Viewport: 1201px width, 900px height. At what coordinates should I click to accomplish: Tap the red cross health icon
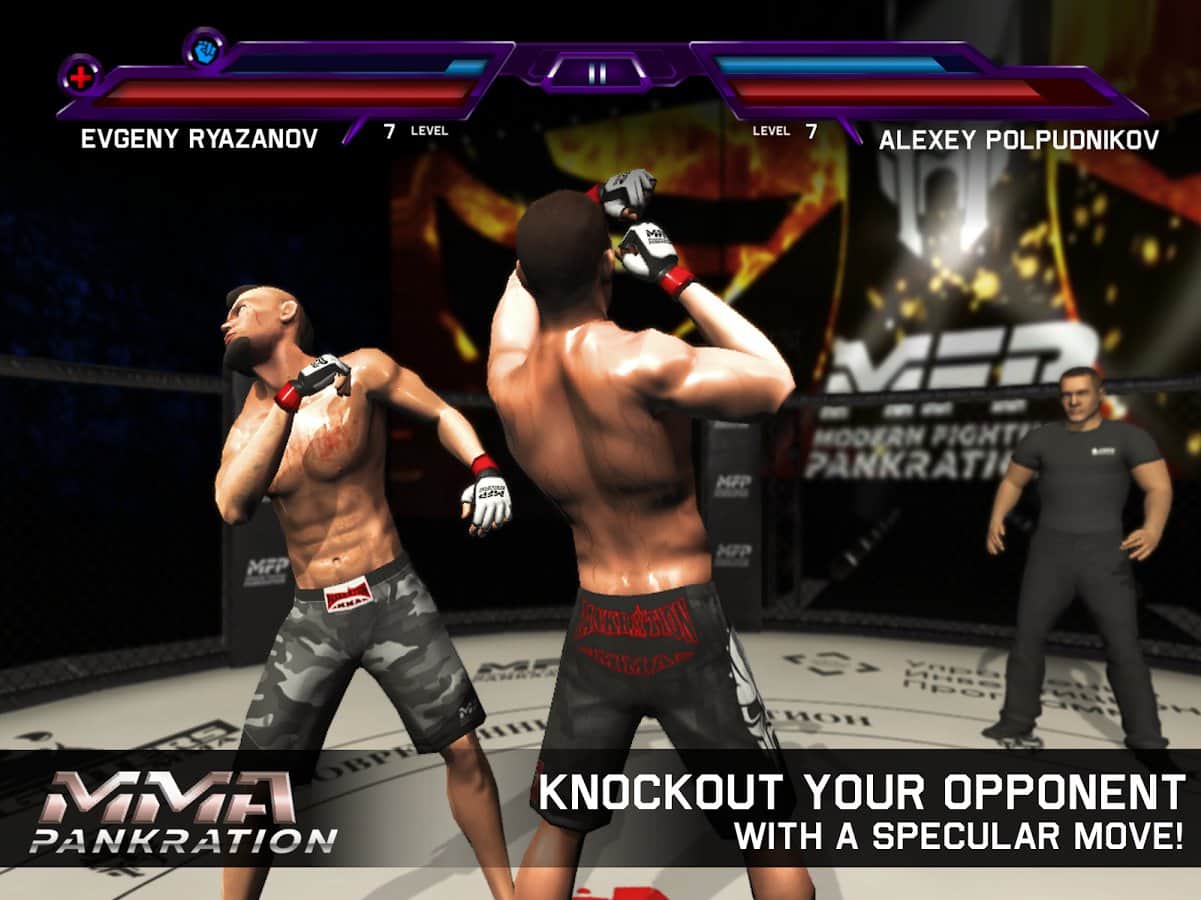pyautogui.click(x=79, y=75)
